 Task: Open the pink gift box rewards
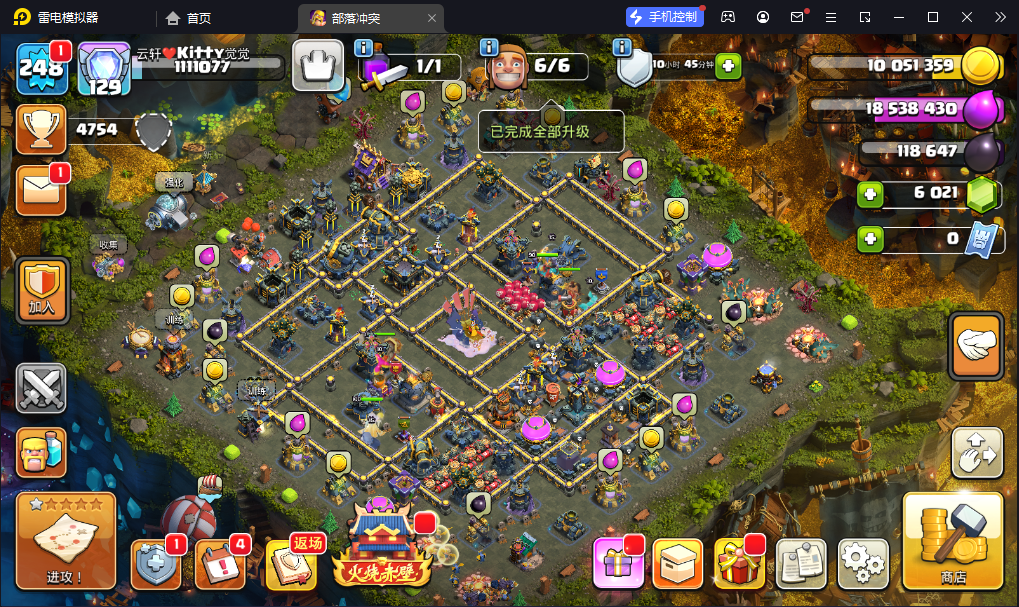pos(617,564)
